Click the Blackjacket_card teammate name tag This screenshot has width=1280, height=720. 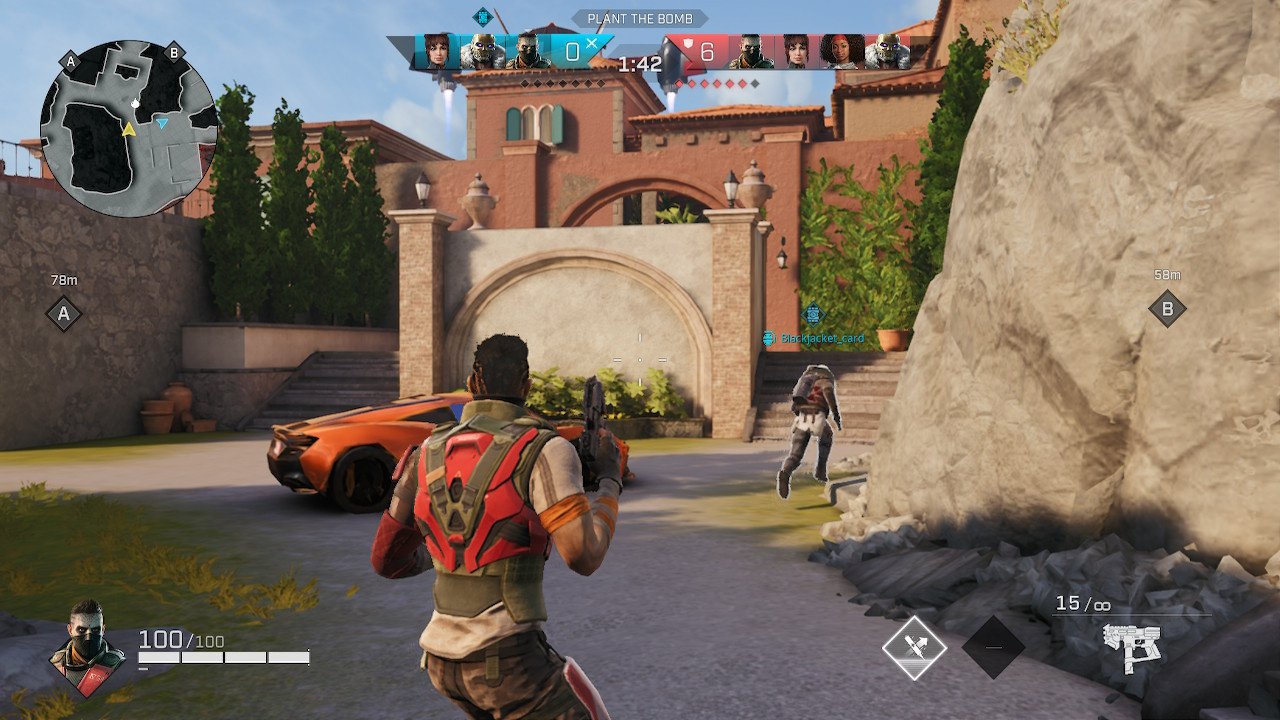pyautogui.click(x=821, y=339)
